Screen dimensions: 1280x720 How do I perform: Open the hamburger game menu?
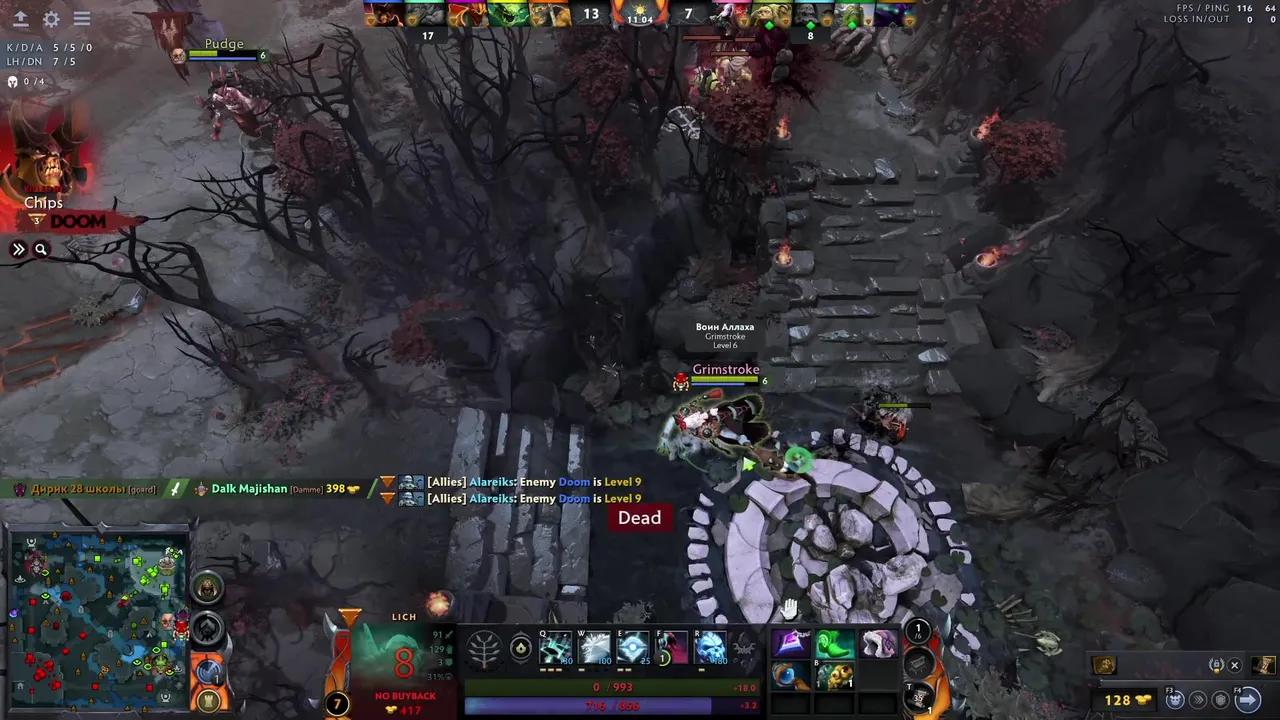(82, 18)
